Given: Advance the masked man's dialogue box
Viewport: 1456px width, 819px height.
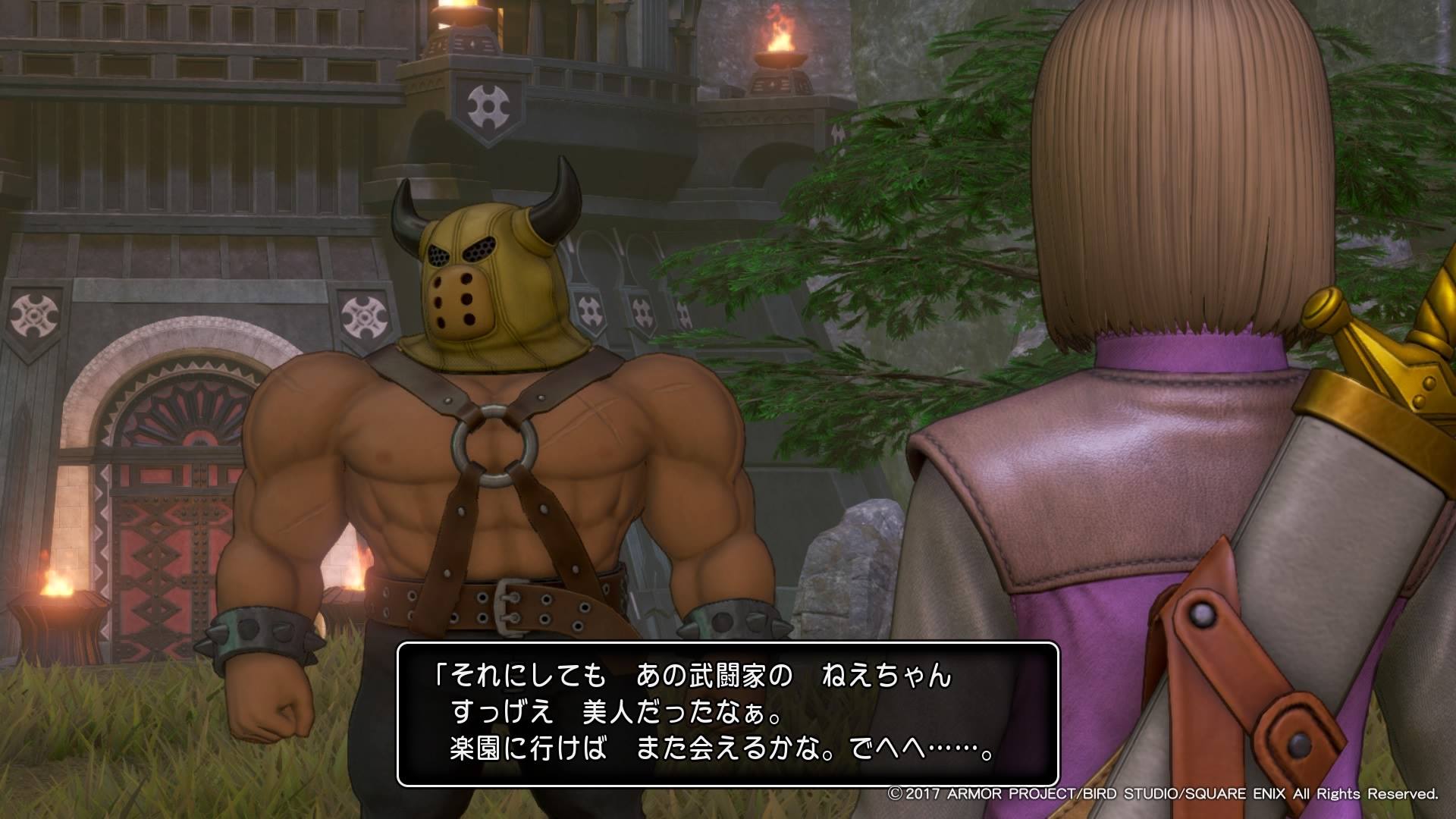Looking at the screenshot, I should [x=727, y=713].
